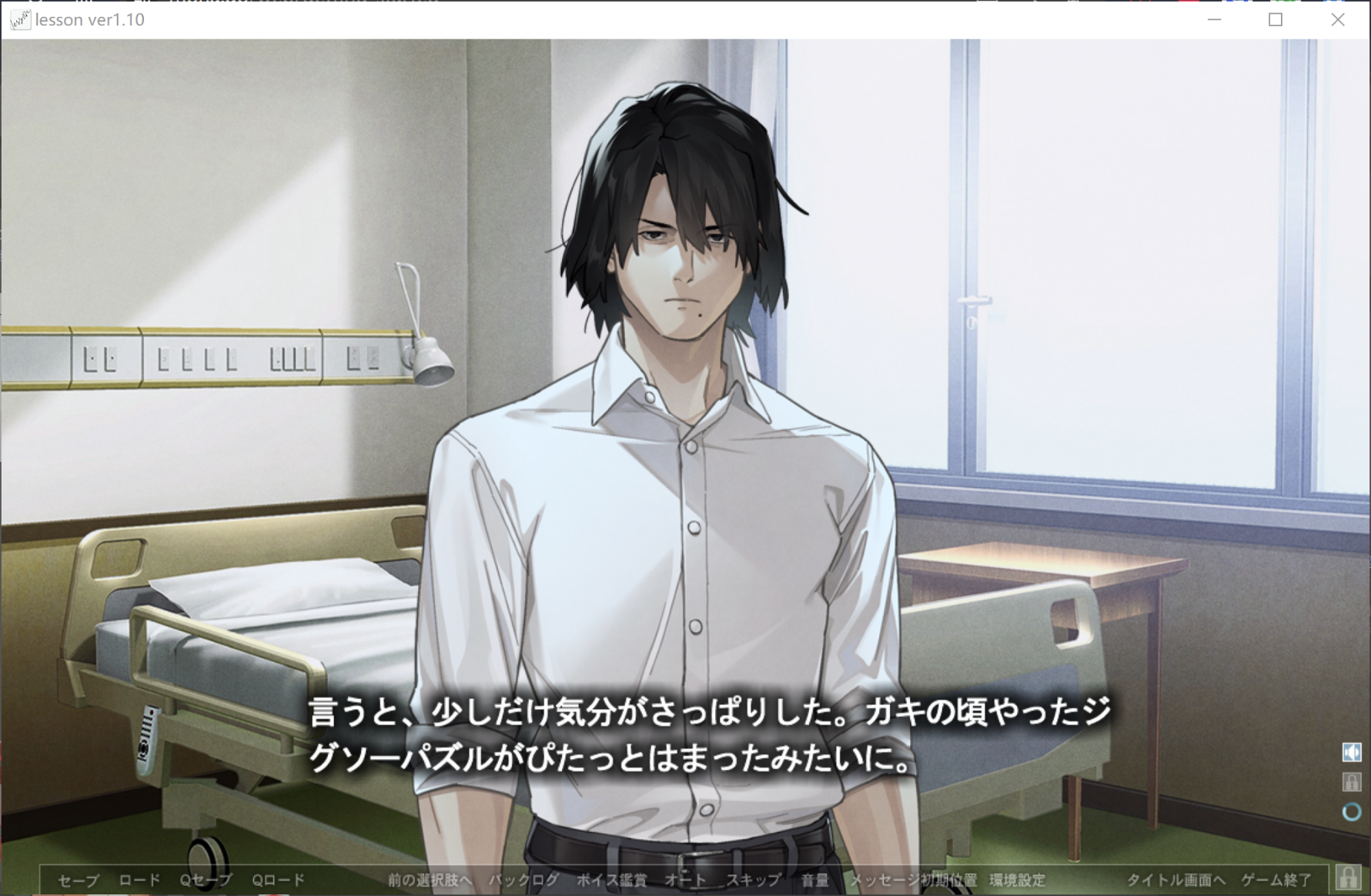Click the blue speaker voice icon

tap(1352, 752)
